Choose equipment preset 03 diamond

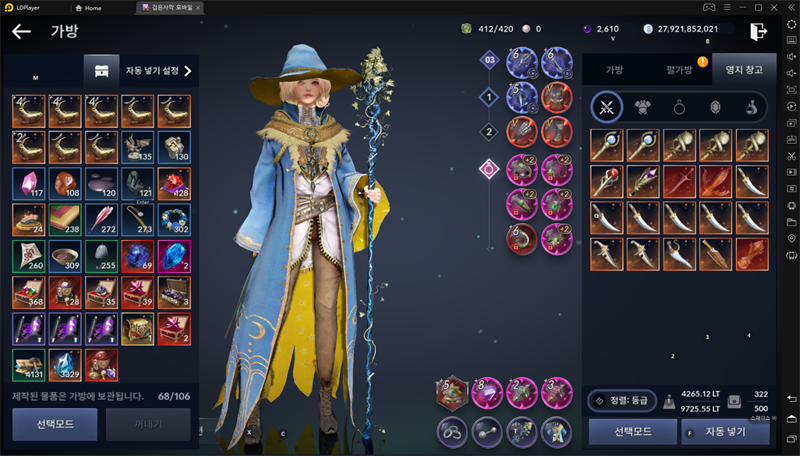[x=489, y=60]
